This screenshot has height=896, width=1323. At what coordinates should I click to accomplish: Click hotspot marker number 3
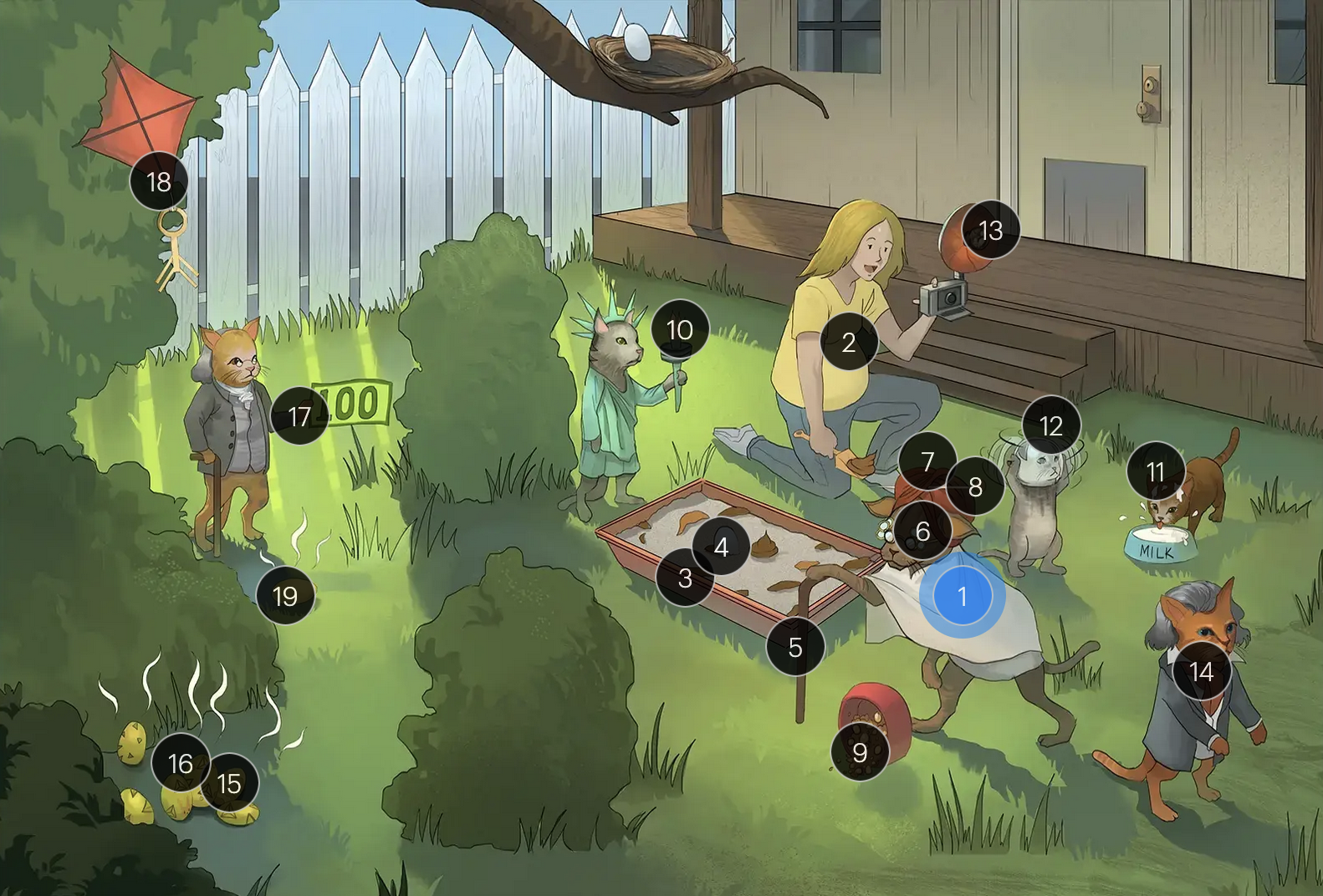pyautogui.click(x=685, y=578)
